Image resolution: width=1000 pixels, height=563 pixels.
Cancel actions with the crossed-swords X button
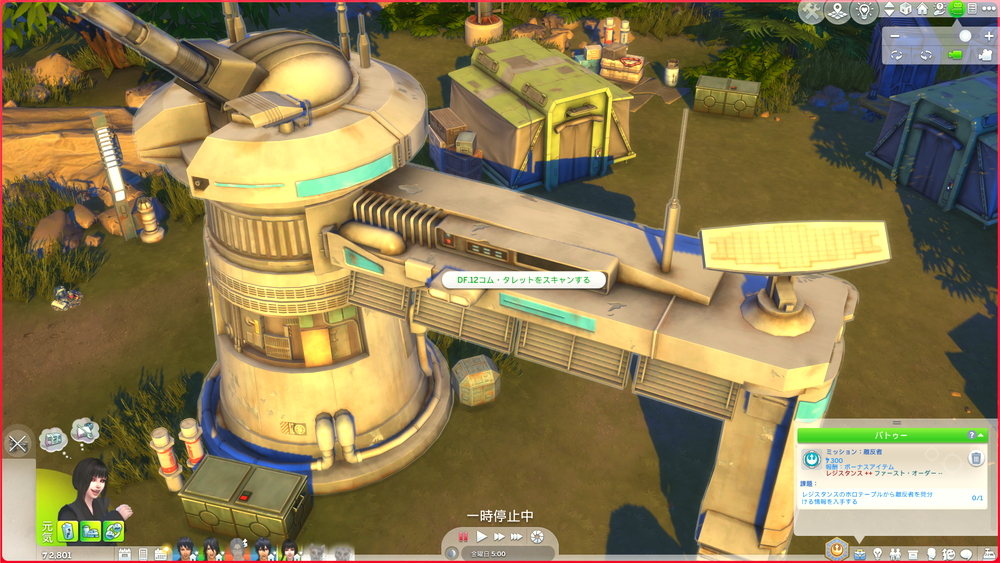click(x=17, y=444)
